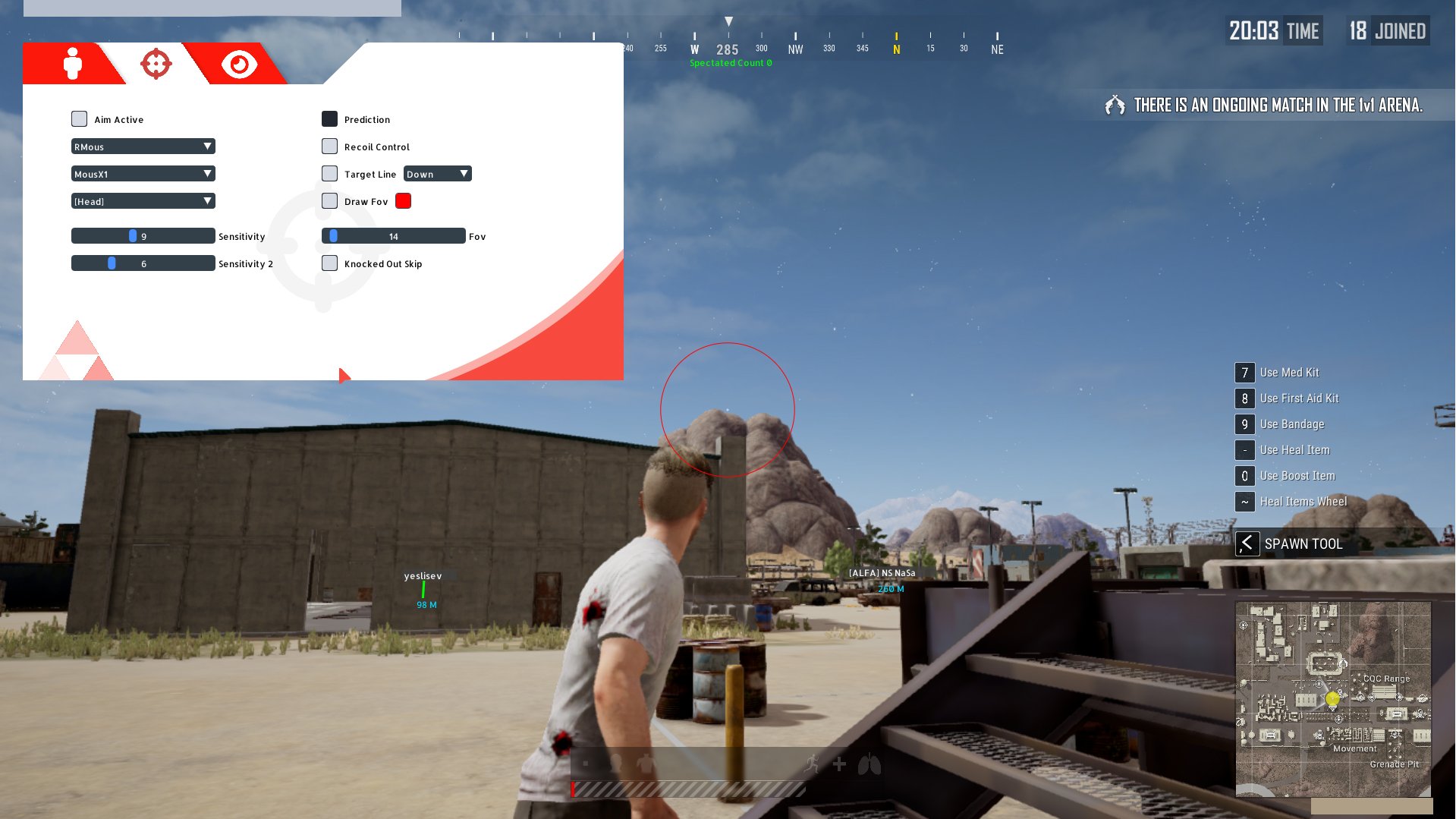Click the SPAWN TOOL button
Viewport: 1456px width, 819px height.
(1303, 543)
